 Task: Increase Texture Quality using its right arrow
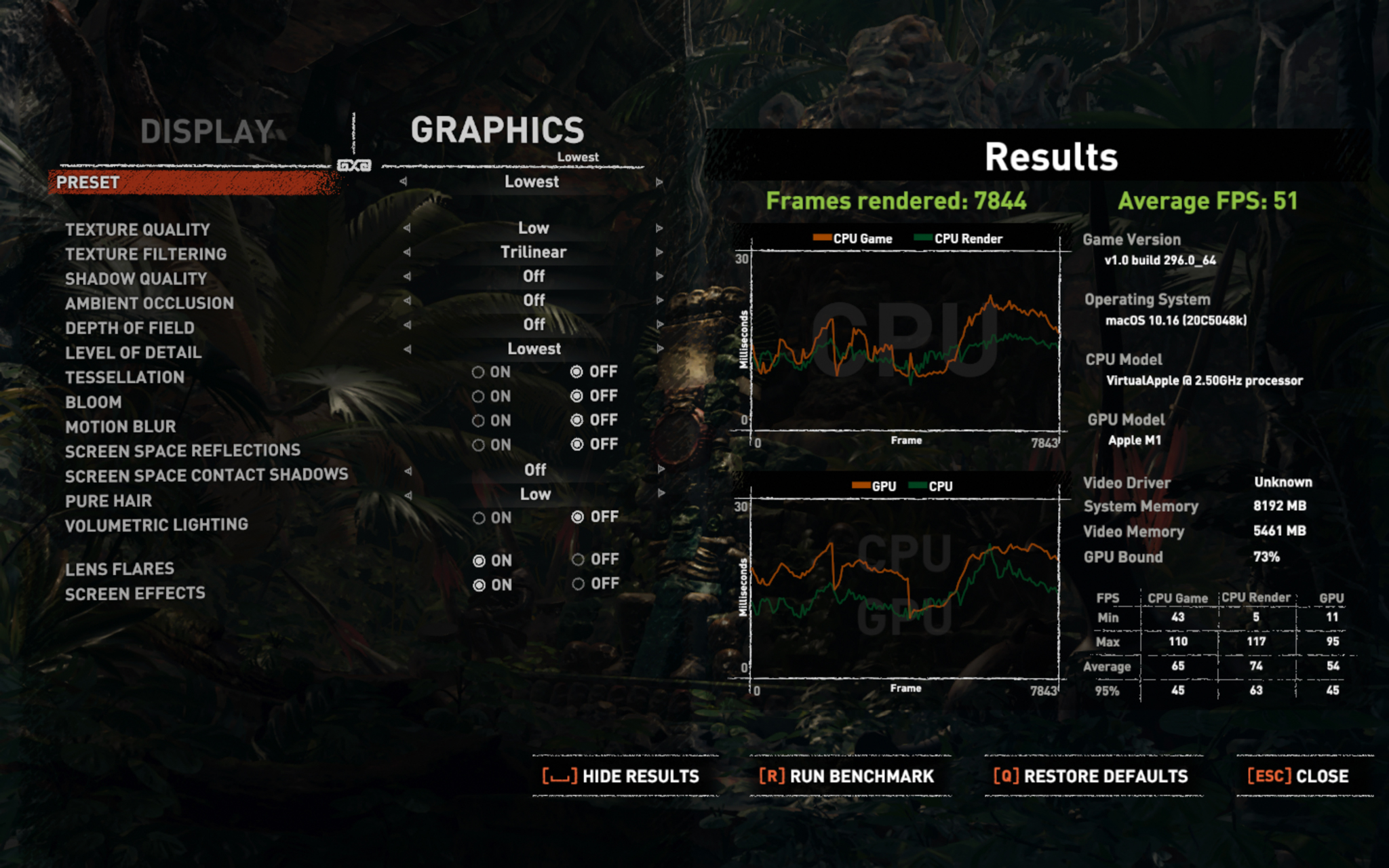pyautogui.click(x=659, y=229)
